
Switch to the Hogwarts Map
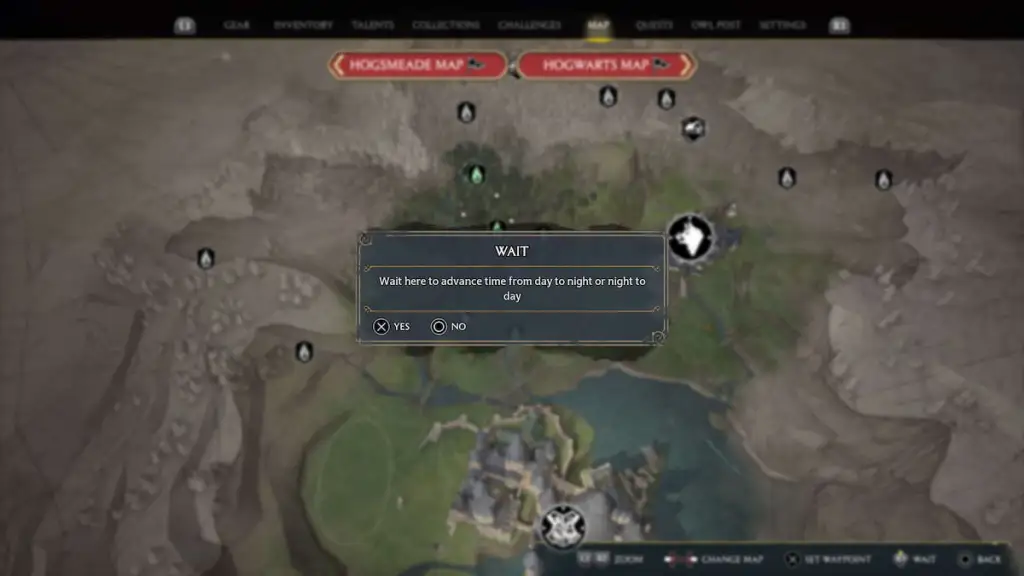606,66
